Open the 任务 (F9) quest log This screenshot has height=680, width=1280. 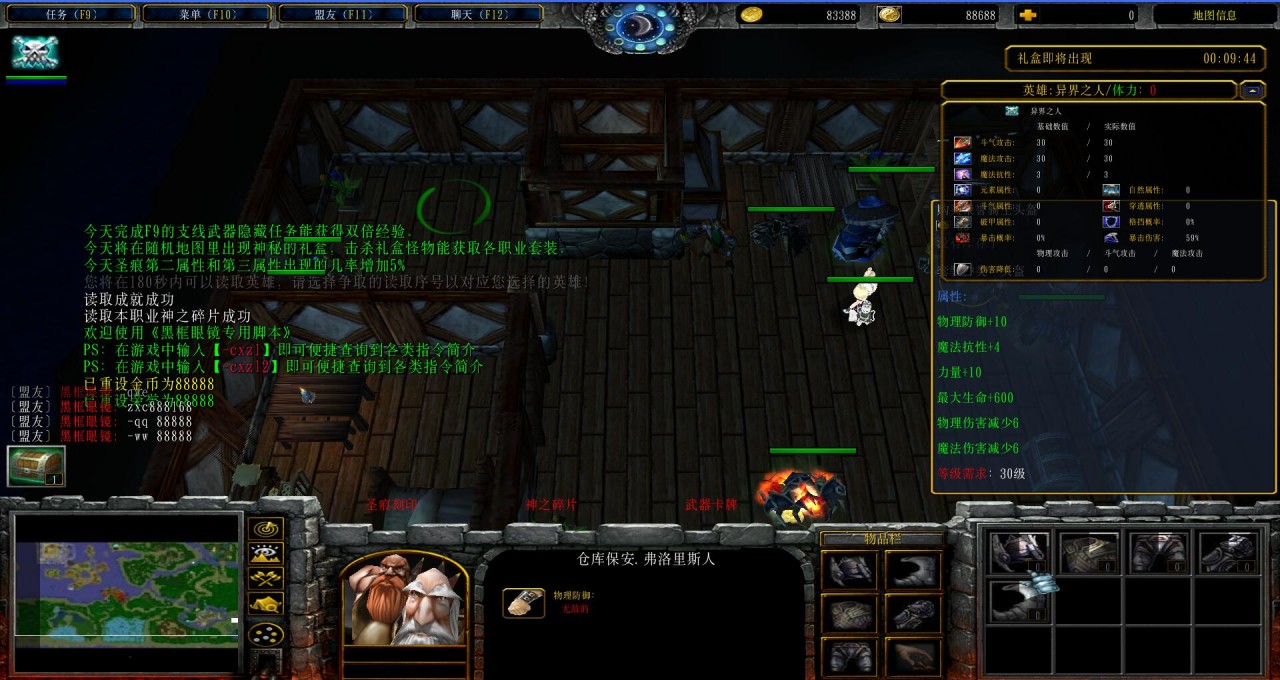tap(70, 14)
